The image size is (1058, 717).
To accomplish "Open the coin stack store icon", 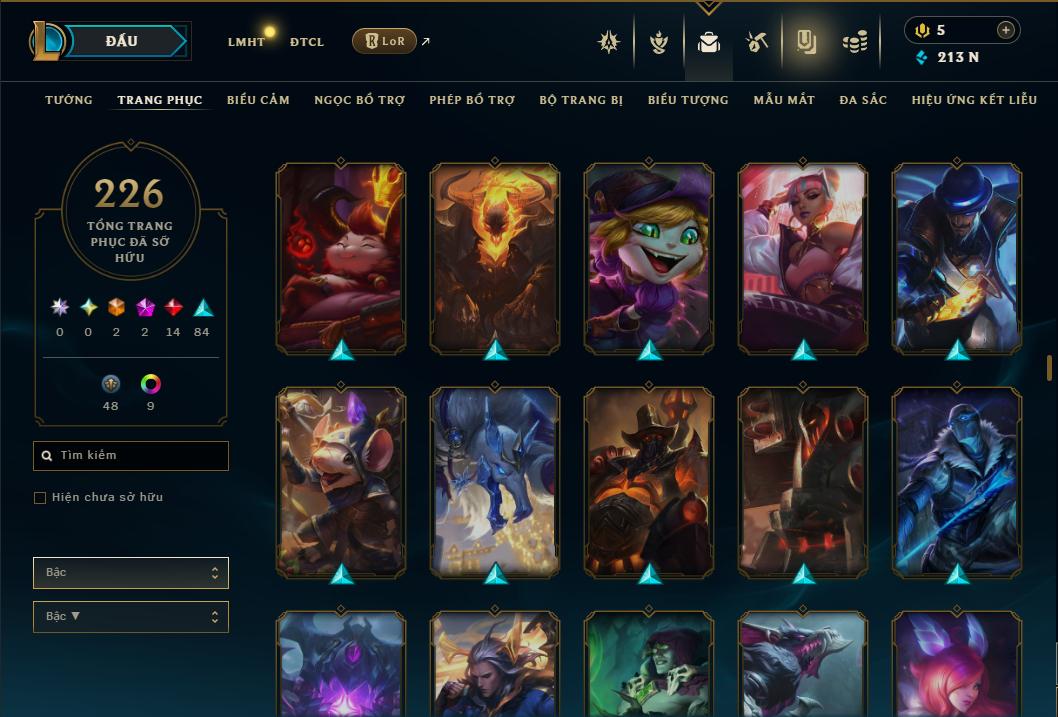I will click(x=854, y=42).
